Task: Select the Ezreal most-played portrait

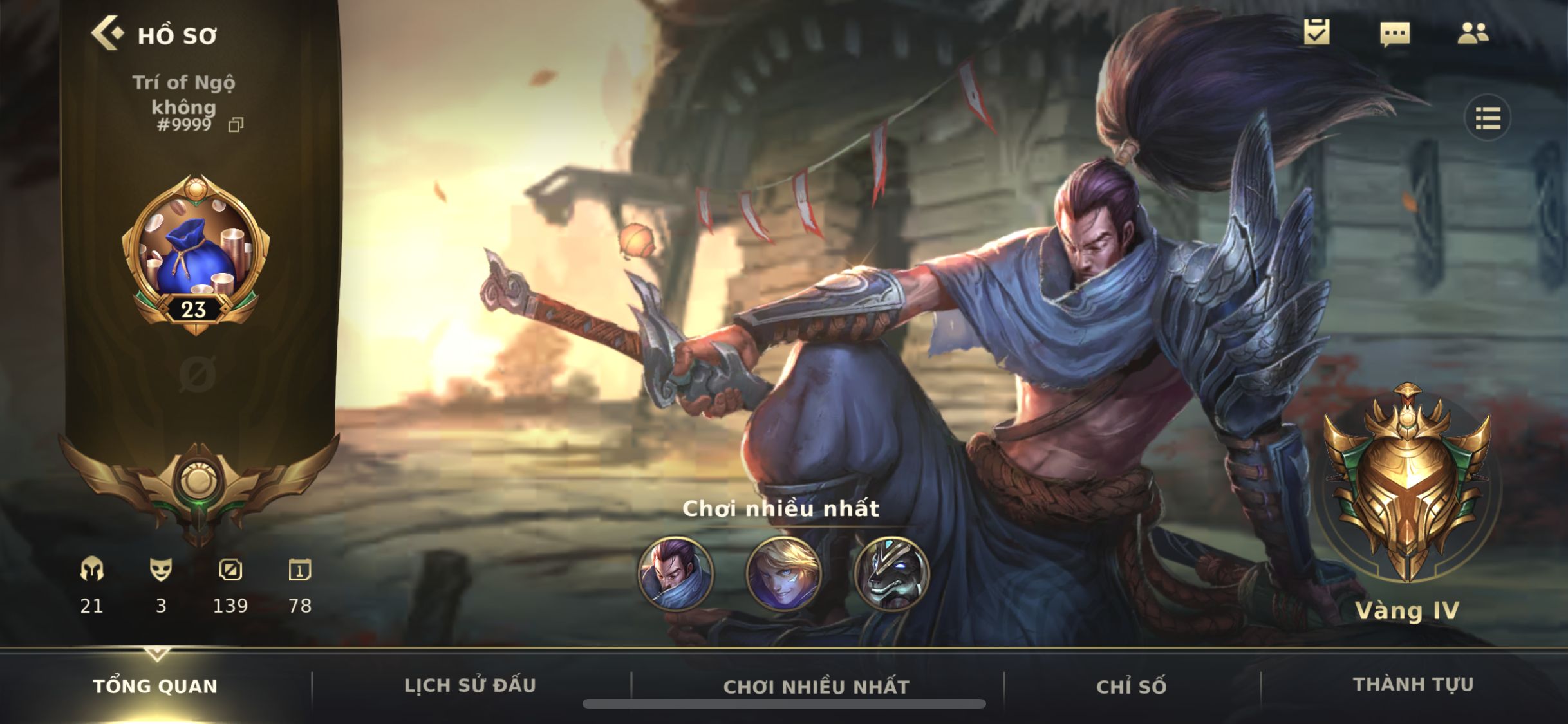Action: coord(783,573)
